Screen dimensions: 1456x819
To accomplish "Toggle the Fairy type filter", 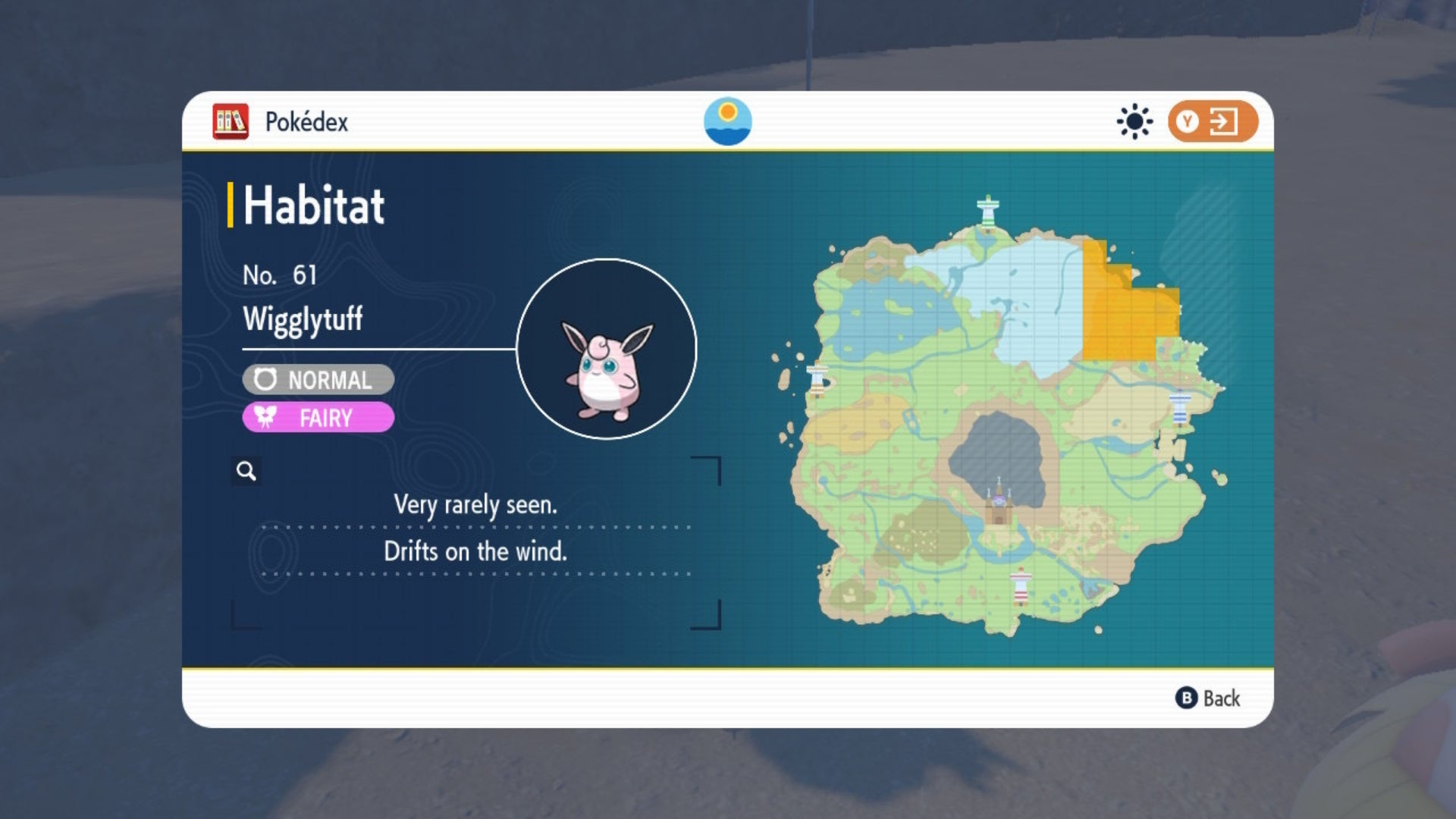I will (x=317, y=418).
